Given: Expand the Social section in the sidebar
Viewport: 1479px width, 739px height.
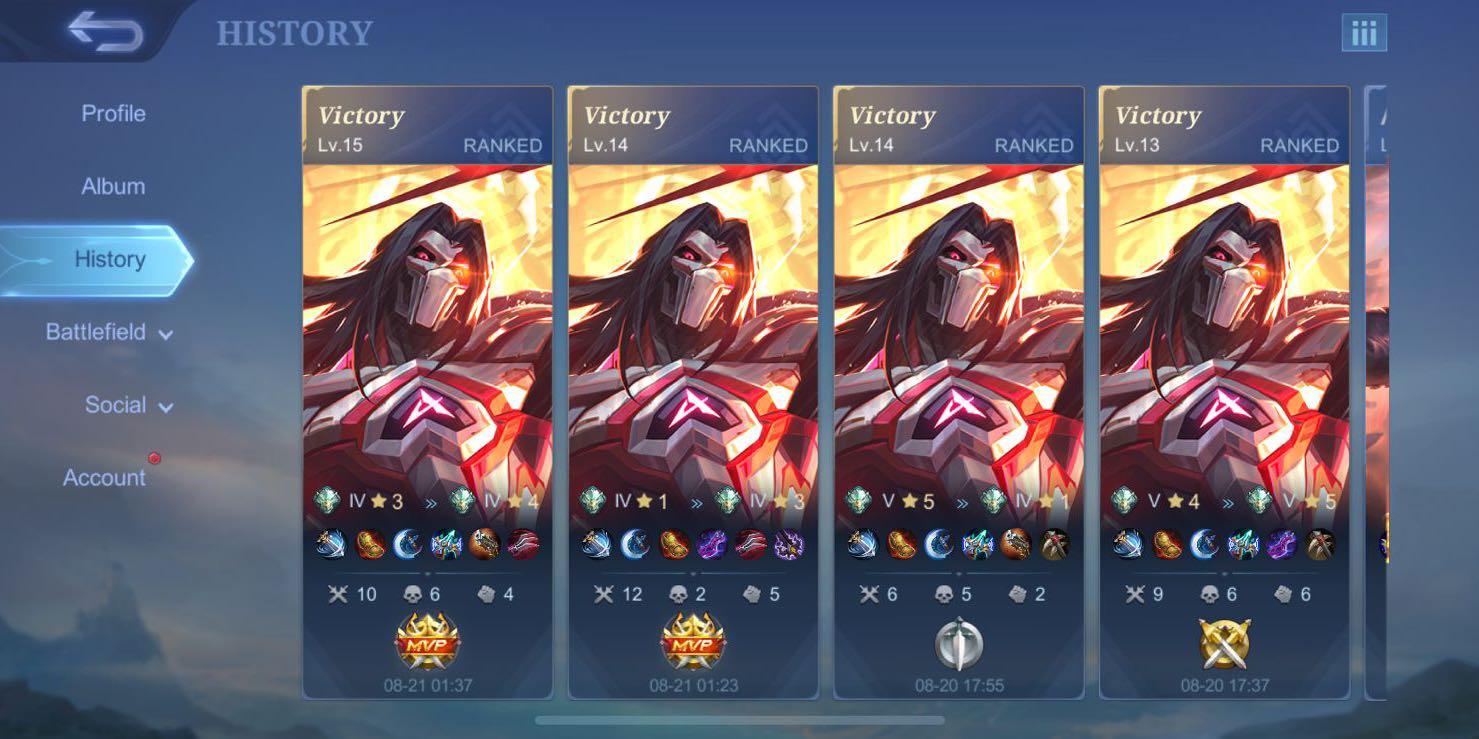Looking at the screenshot, I should point(118,405).
